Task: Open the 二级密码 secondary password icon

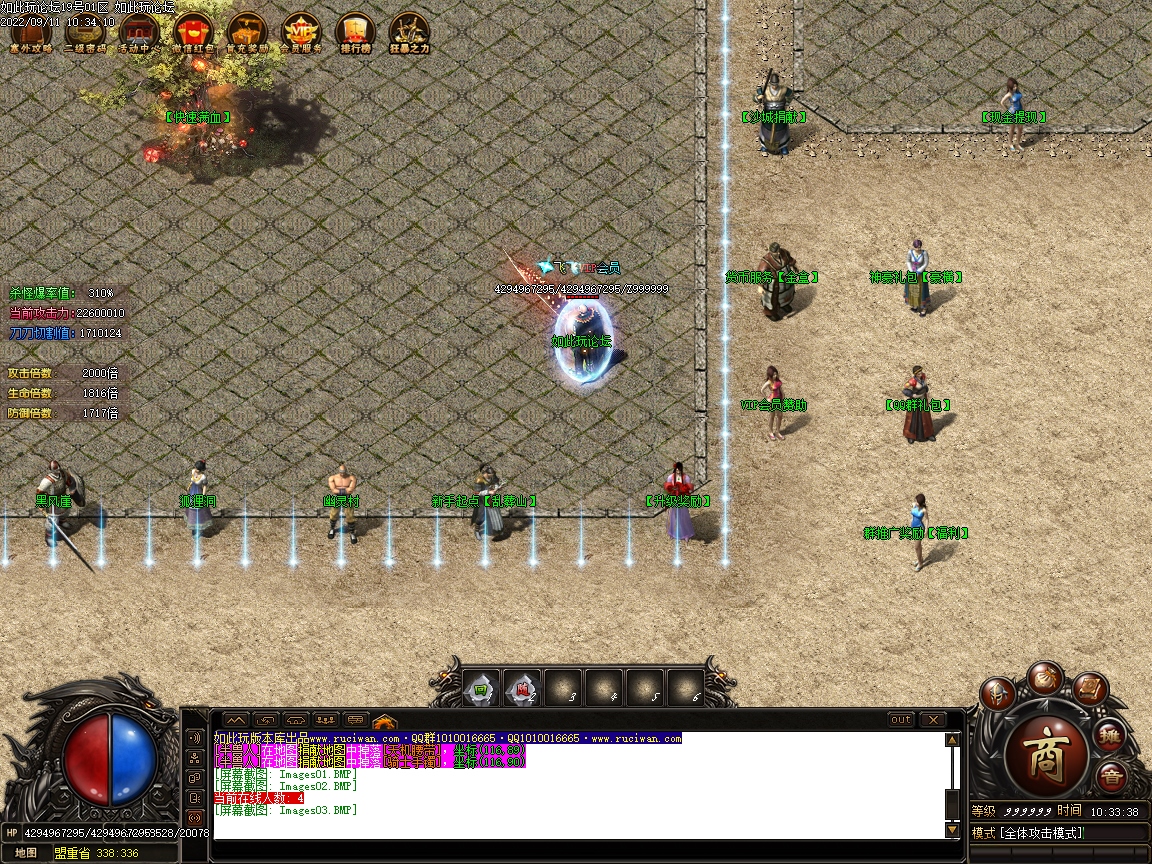Action: pos(85,32)
